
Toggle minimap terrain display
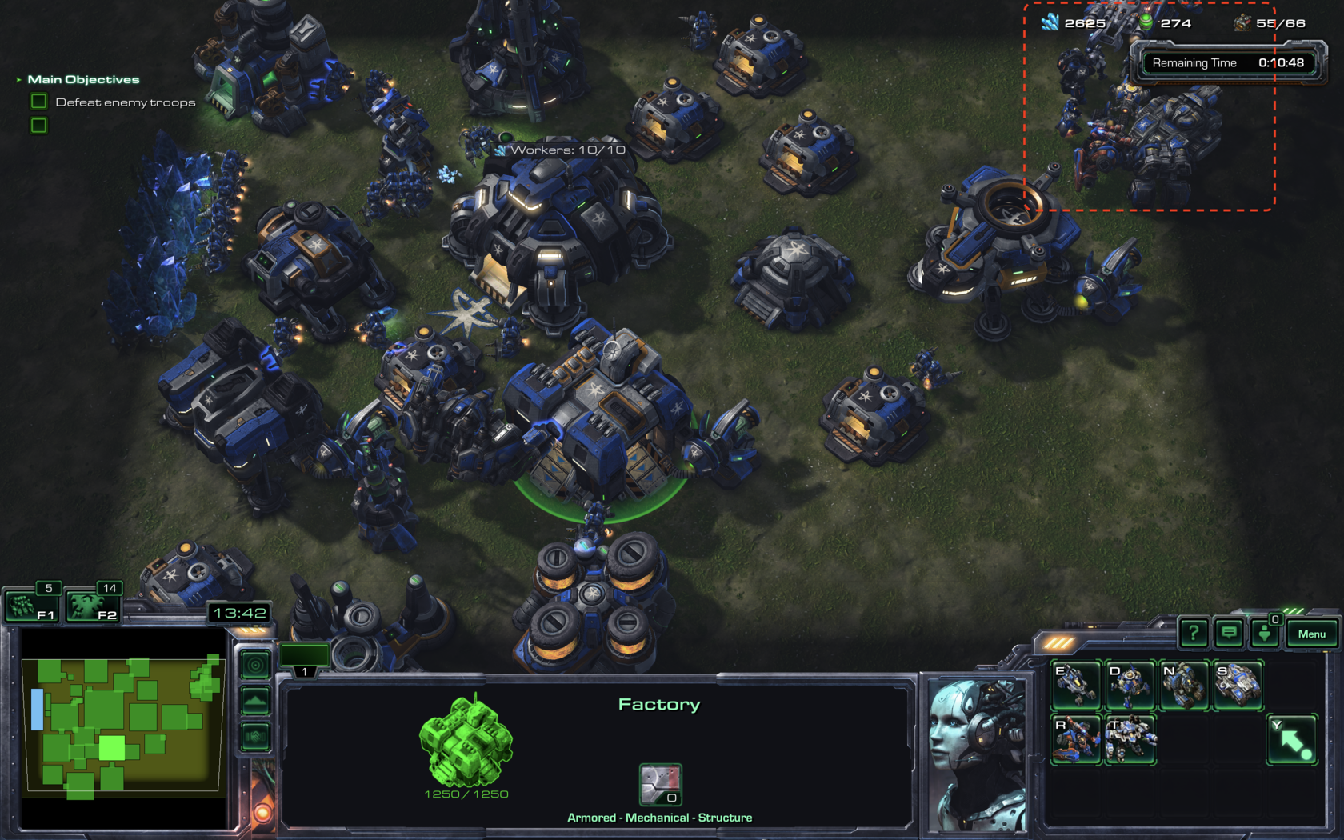(255, 700)
